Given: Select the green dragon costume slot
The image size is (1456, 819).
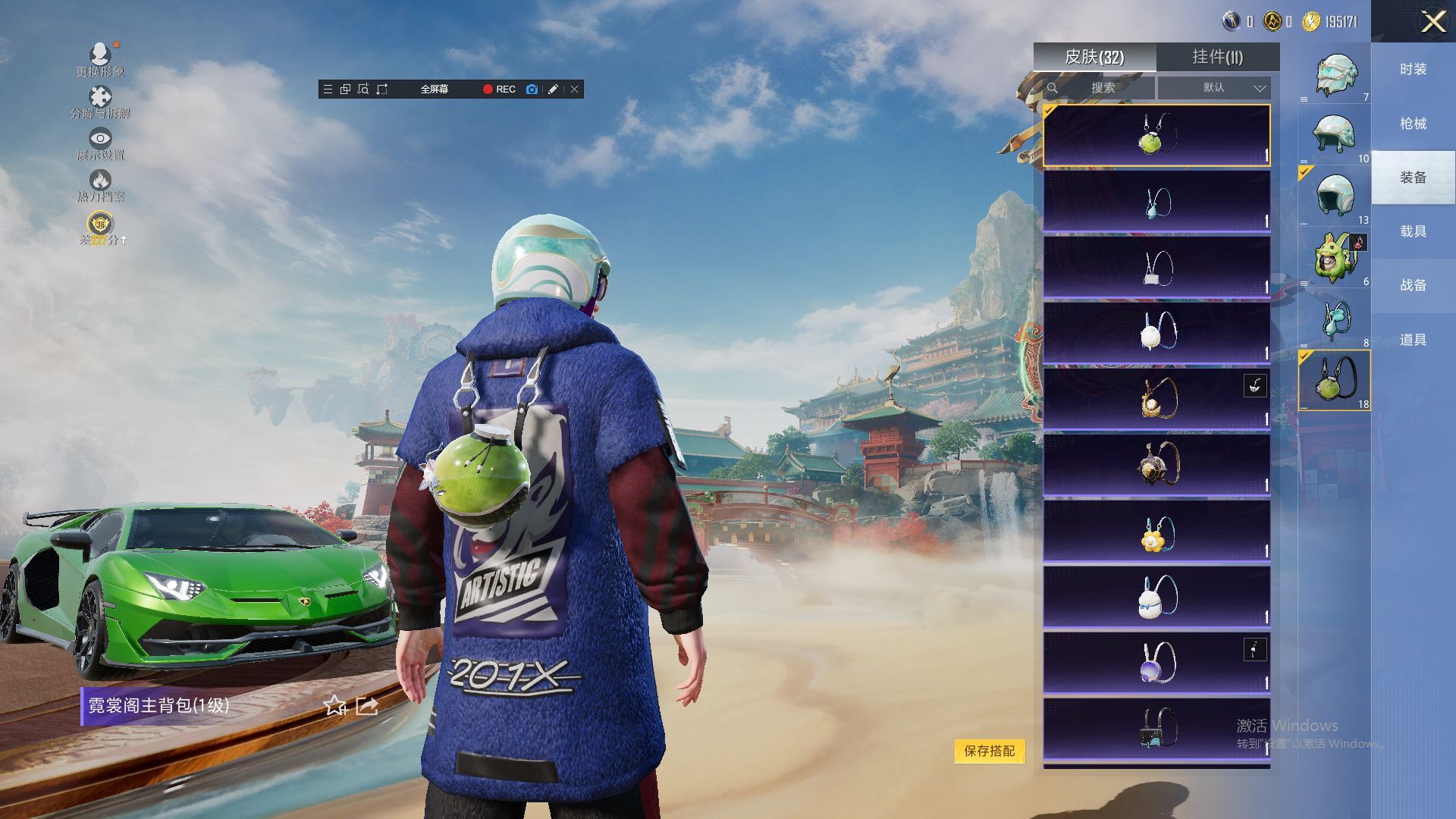Looking at the screenshot, I should (1335, 258).
